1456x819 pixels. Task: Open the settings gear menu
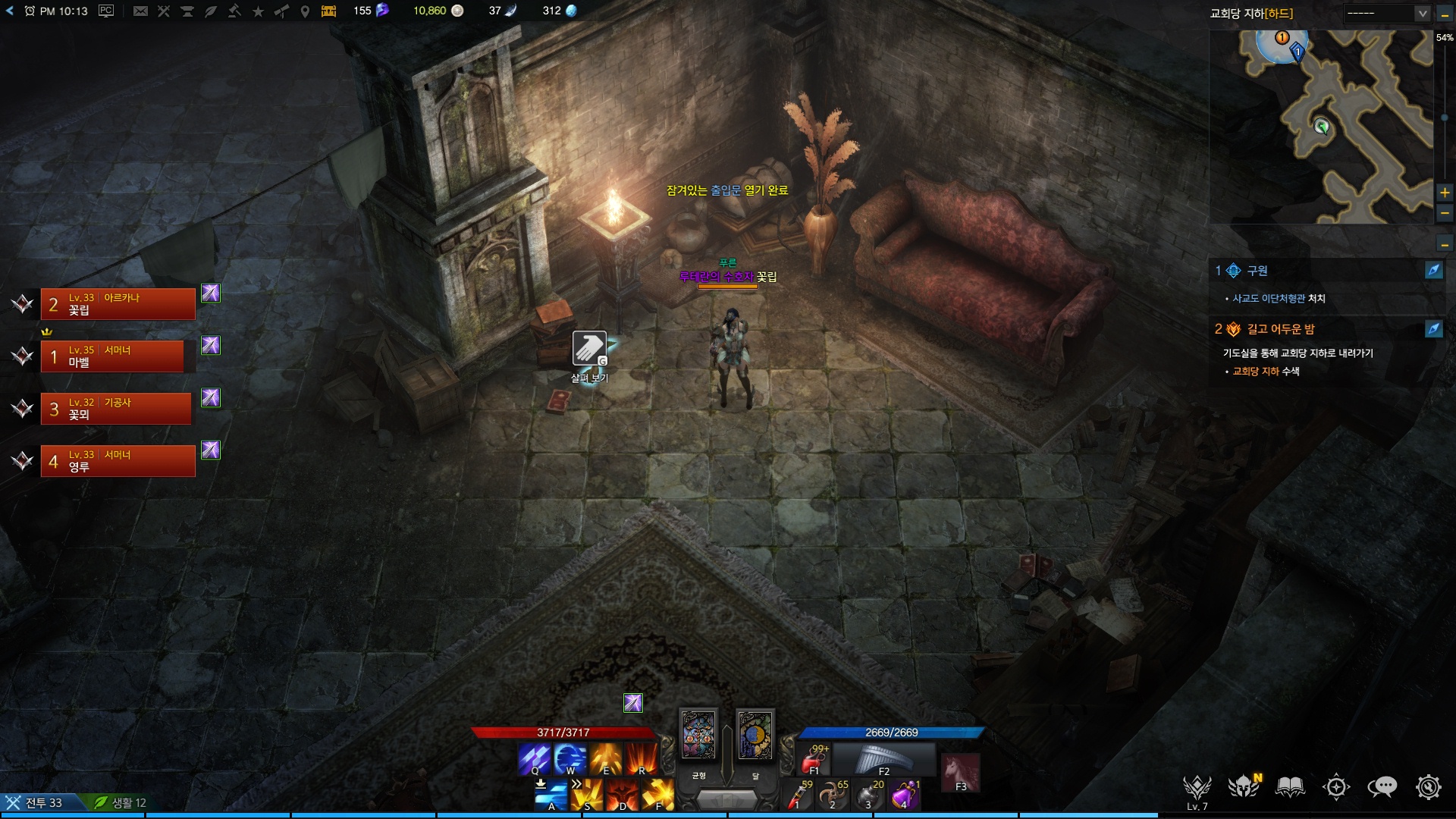point(1428,787)
